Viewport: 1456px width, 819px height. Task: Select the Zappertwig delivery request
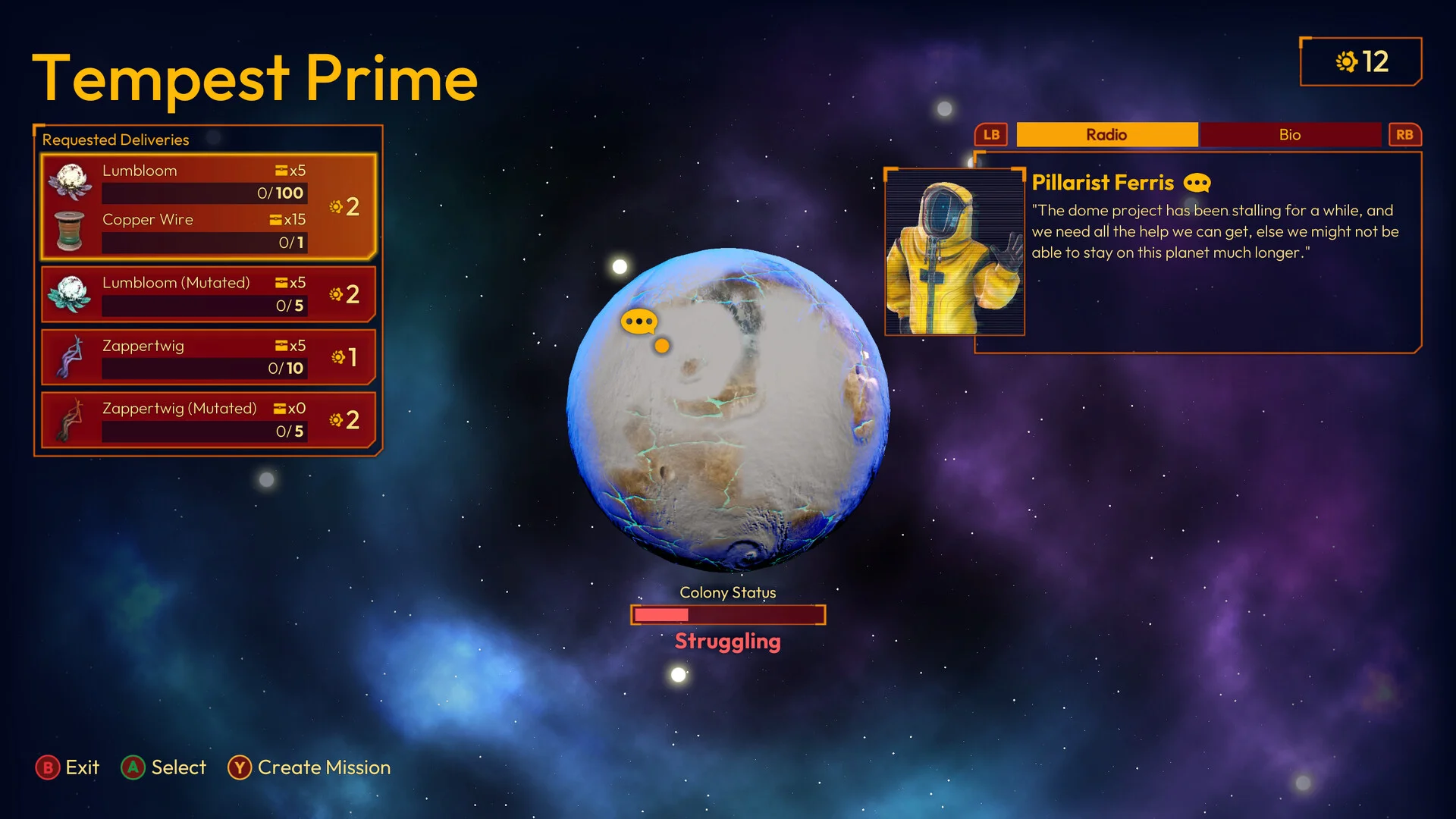point(209,356)
